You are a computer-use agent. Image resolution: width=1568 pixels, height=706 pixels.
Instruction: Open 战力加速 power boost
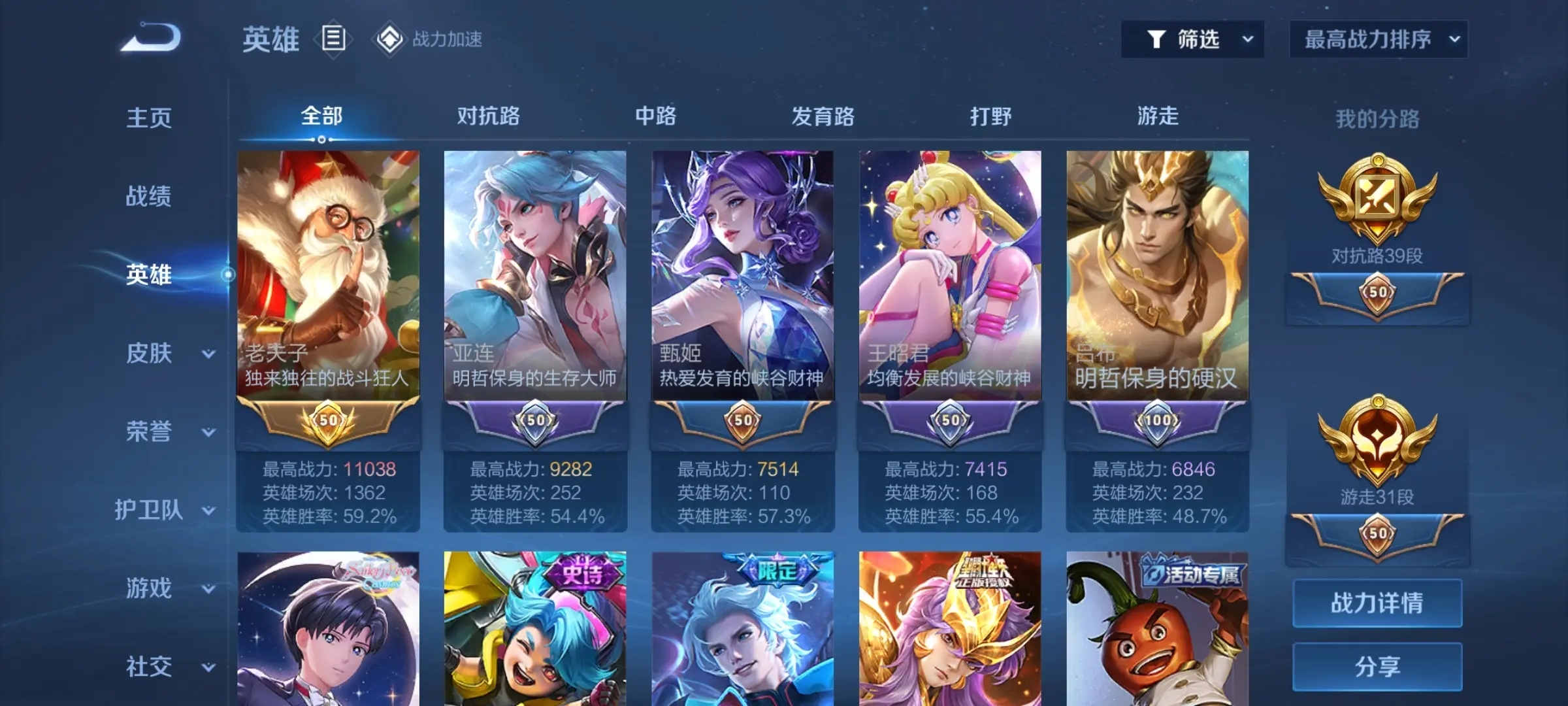(429, 39)
